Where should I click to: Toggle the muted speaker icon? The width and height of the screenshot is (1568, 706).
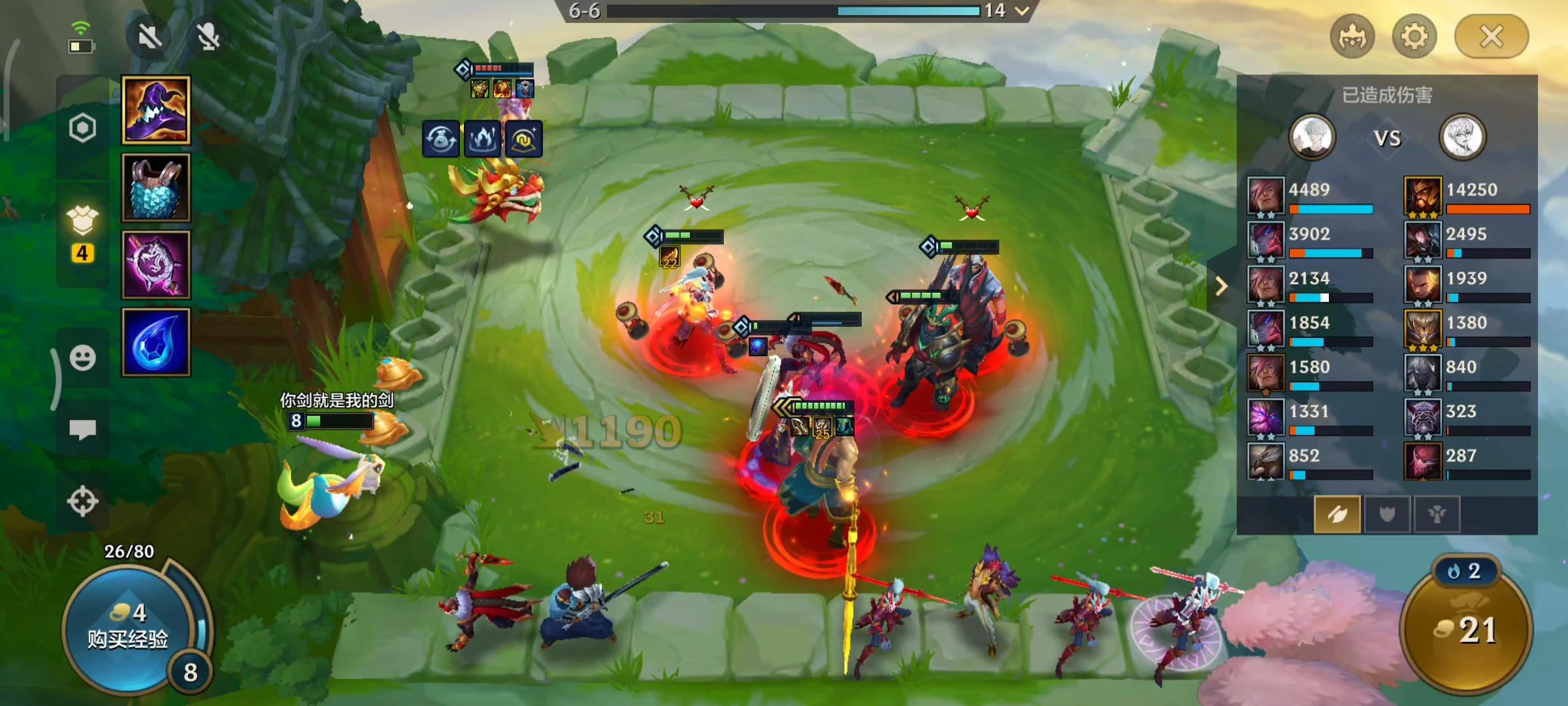coord(150,37)
